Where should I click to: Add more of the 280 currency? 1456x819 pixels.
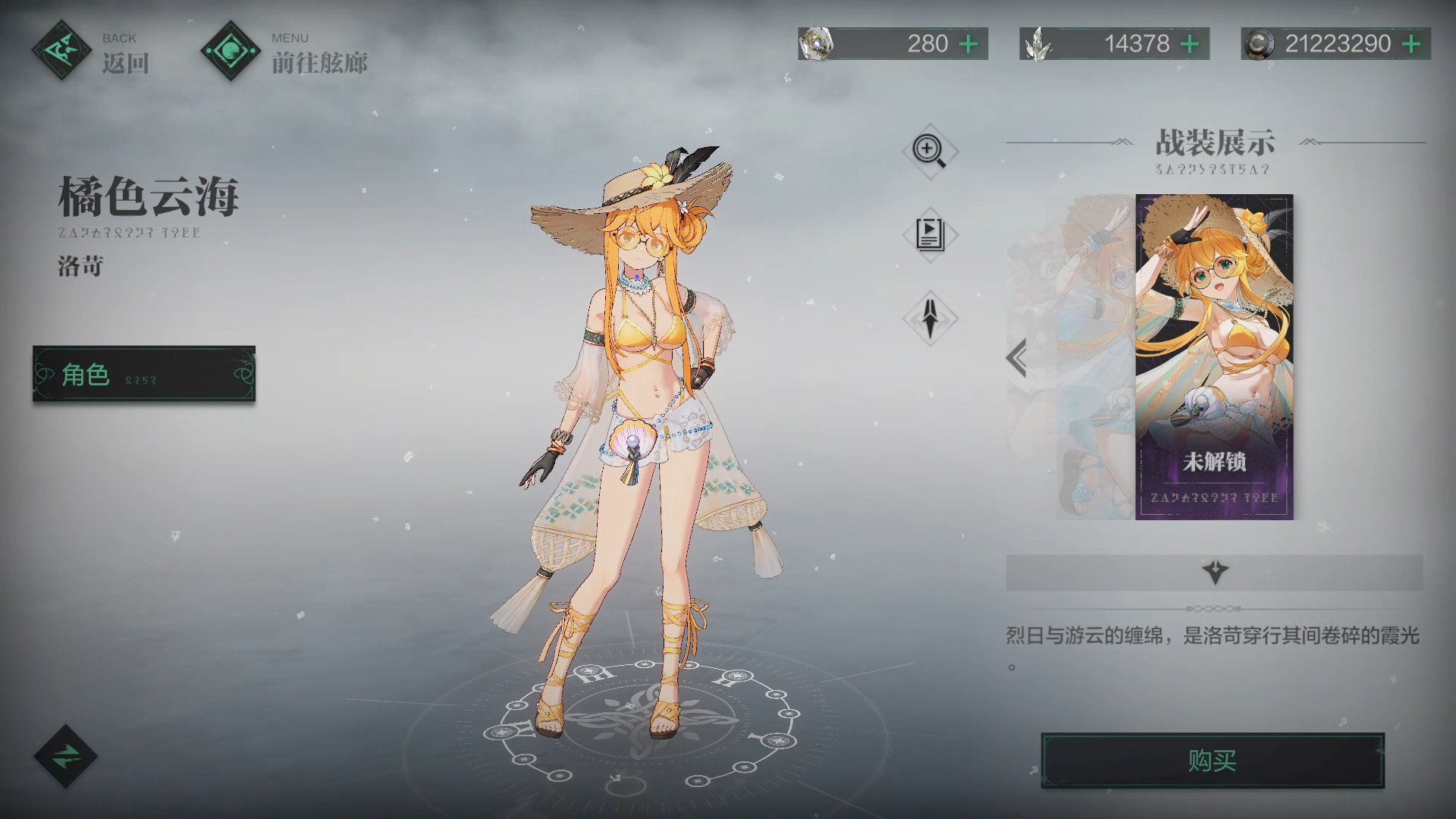[x=968, y=44]
